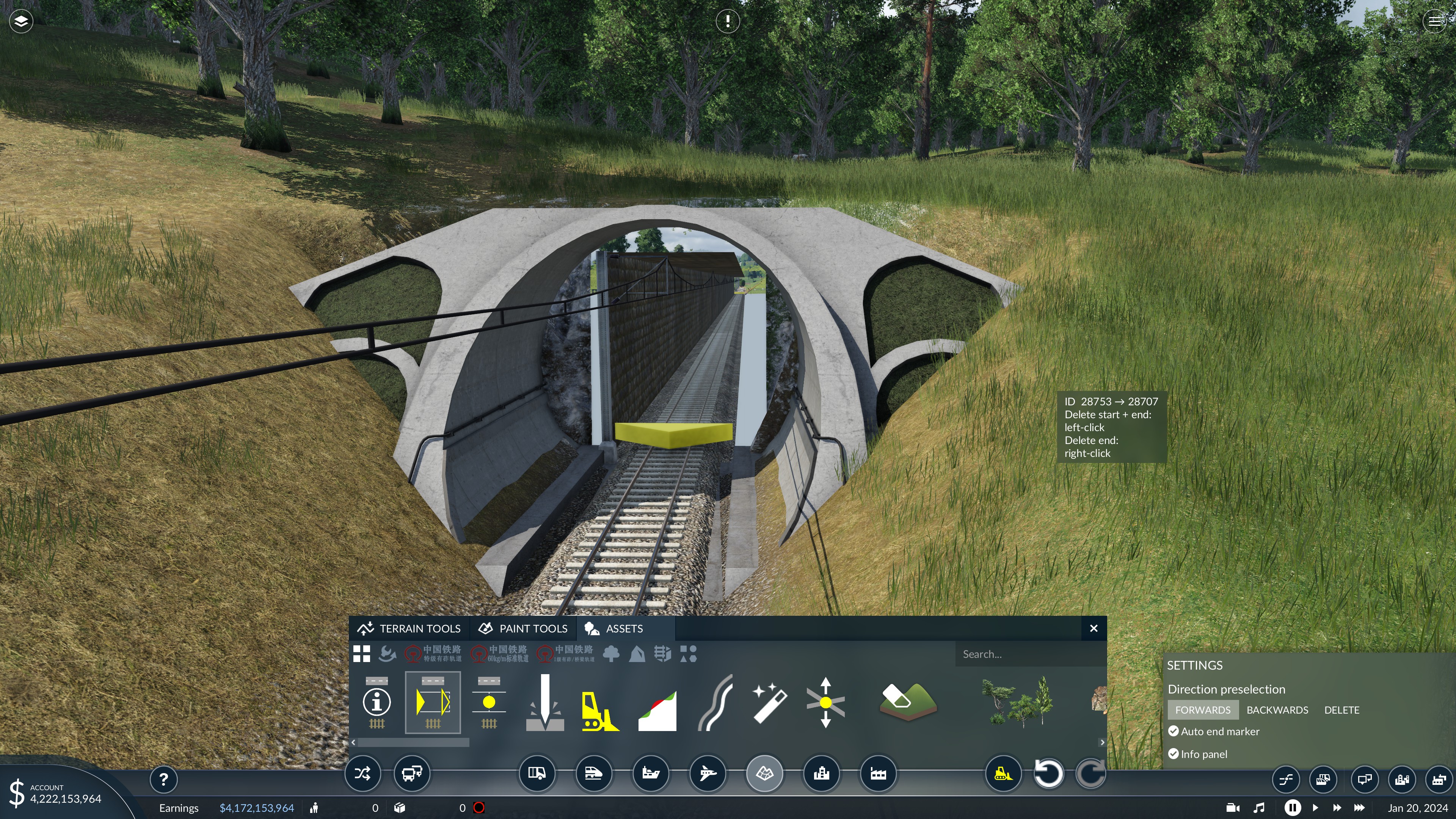The image size is (1456, 819).
Task: Close the assets tool panel
Action: [x=1093, y=629]
